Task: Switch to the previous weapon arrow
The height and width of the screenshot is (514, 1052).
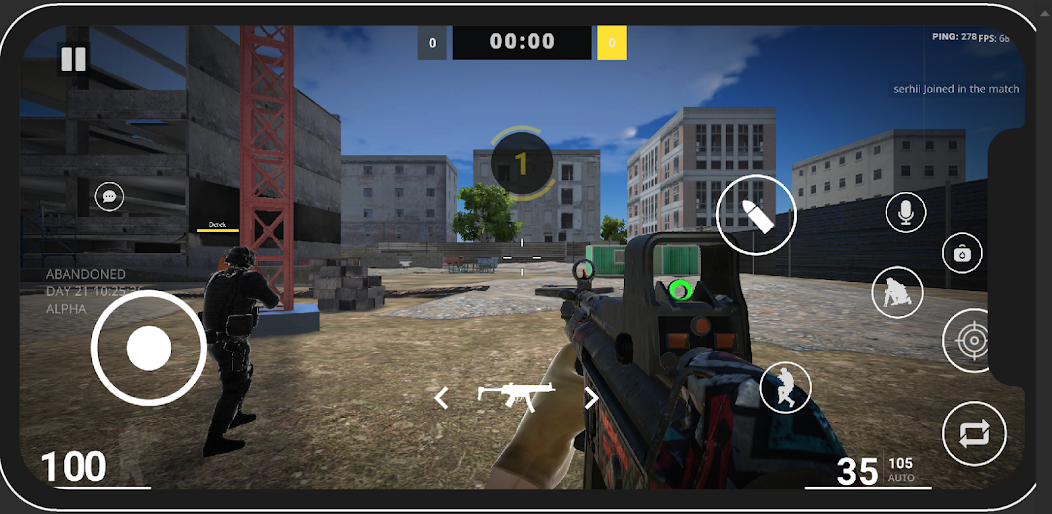Action: 441,398
